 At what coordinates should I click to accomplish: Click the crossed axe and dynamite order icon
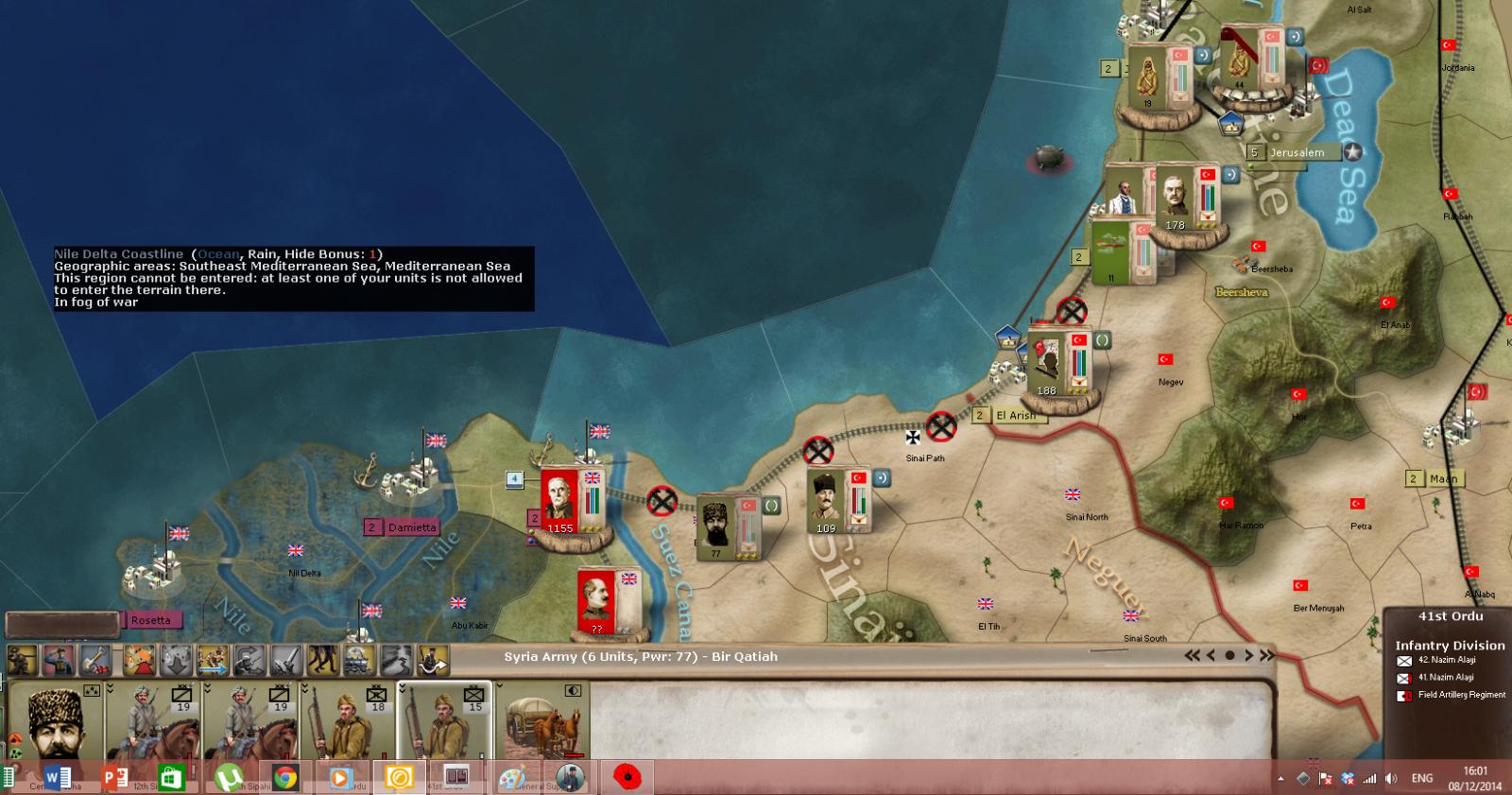click(x=97, y=660)
